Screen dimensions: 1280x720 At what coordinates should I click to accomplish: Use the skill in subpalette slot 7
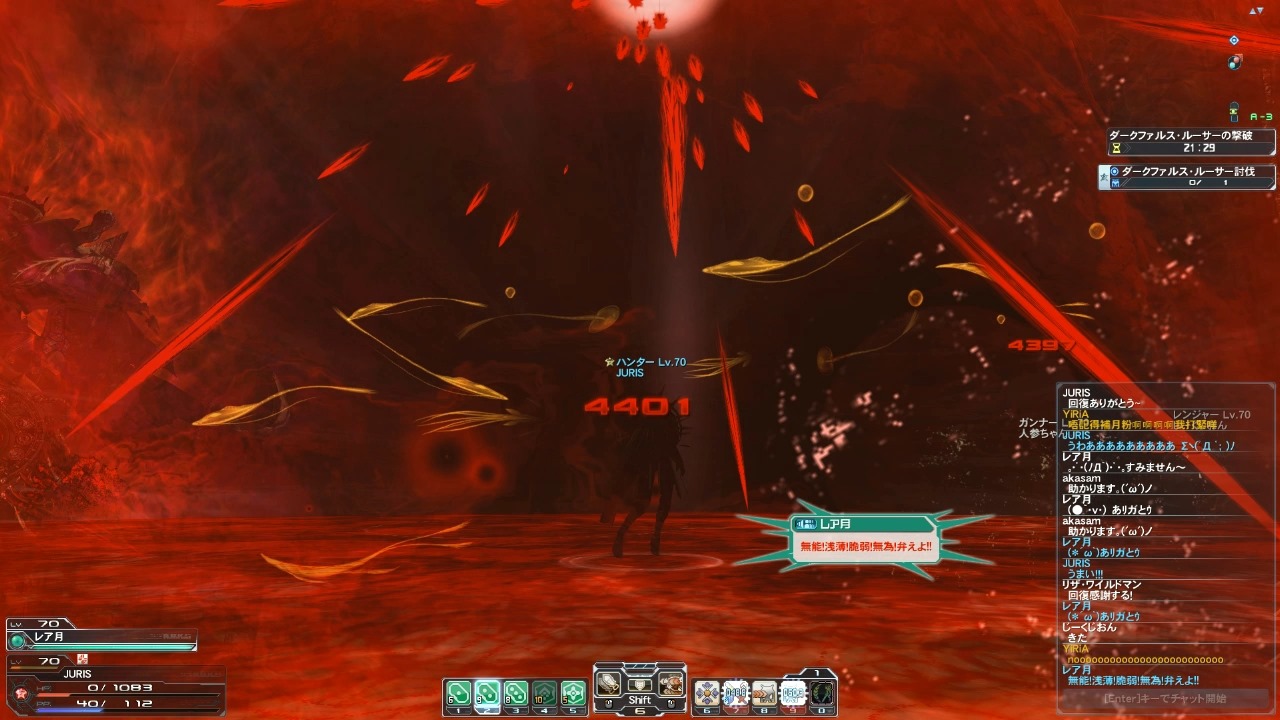click(736, 692)
